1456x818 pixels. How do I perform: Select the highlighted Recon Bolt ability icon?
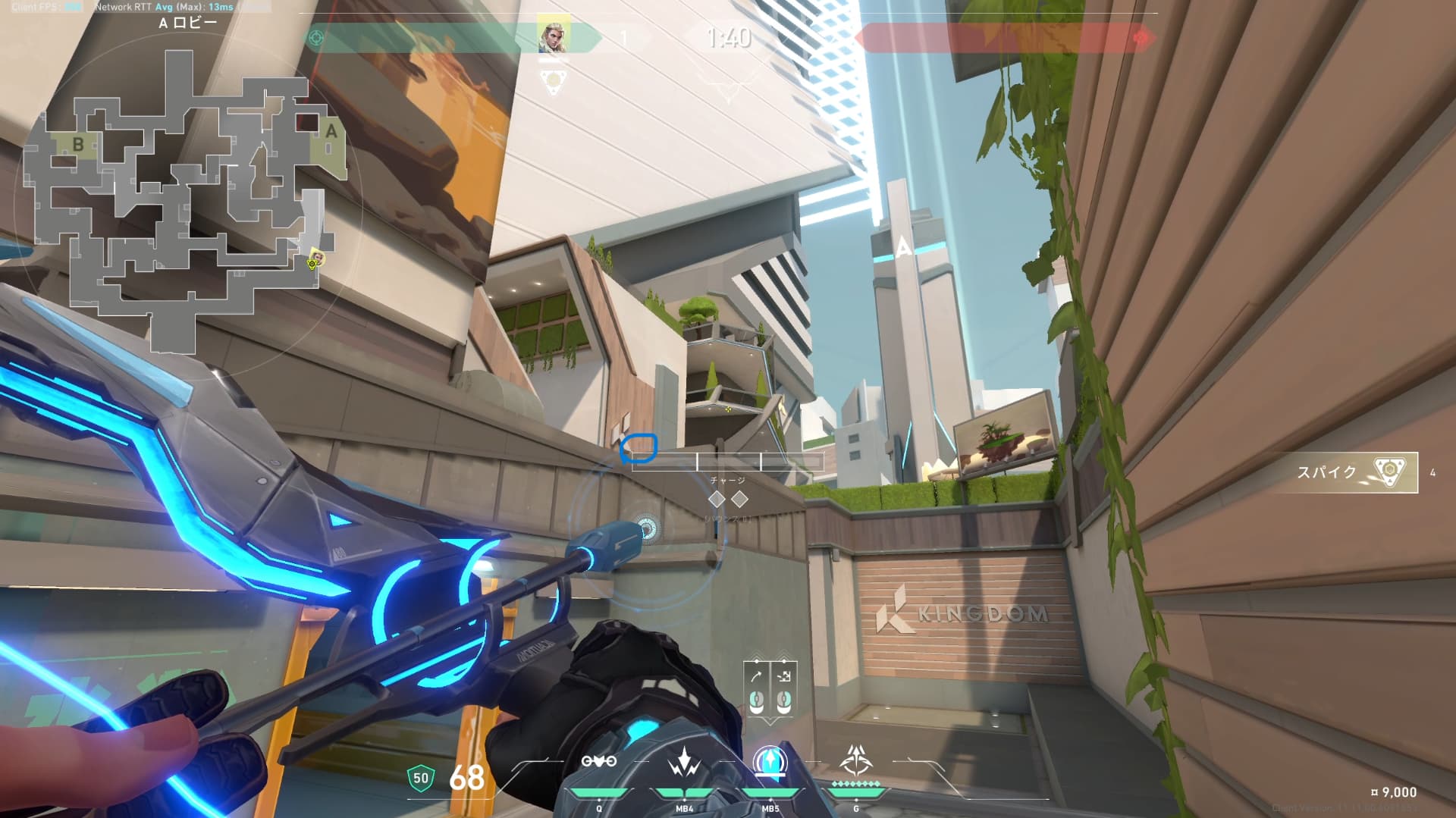pos(770,763)
